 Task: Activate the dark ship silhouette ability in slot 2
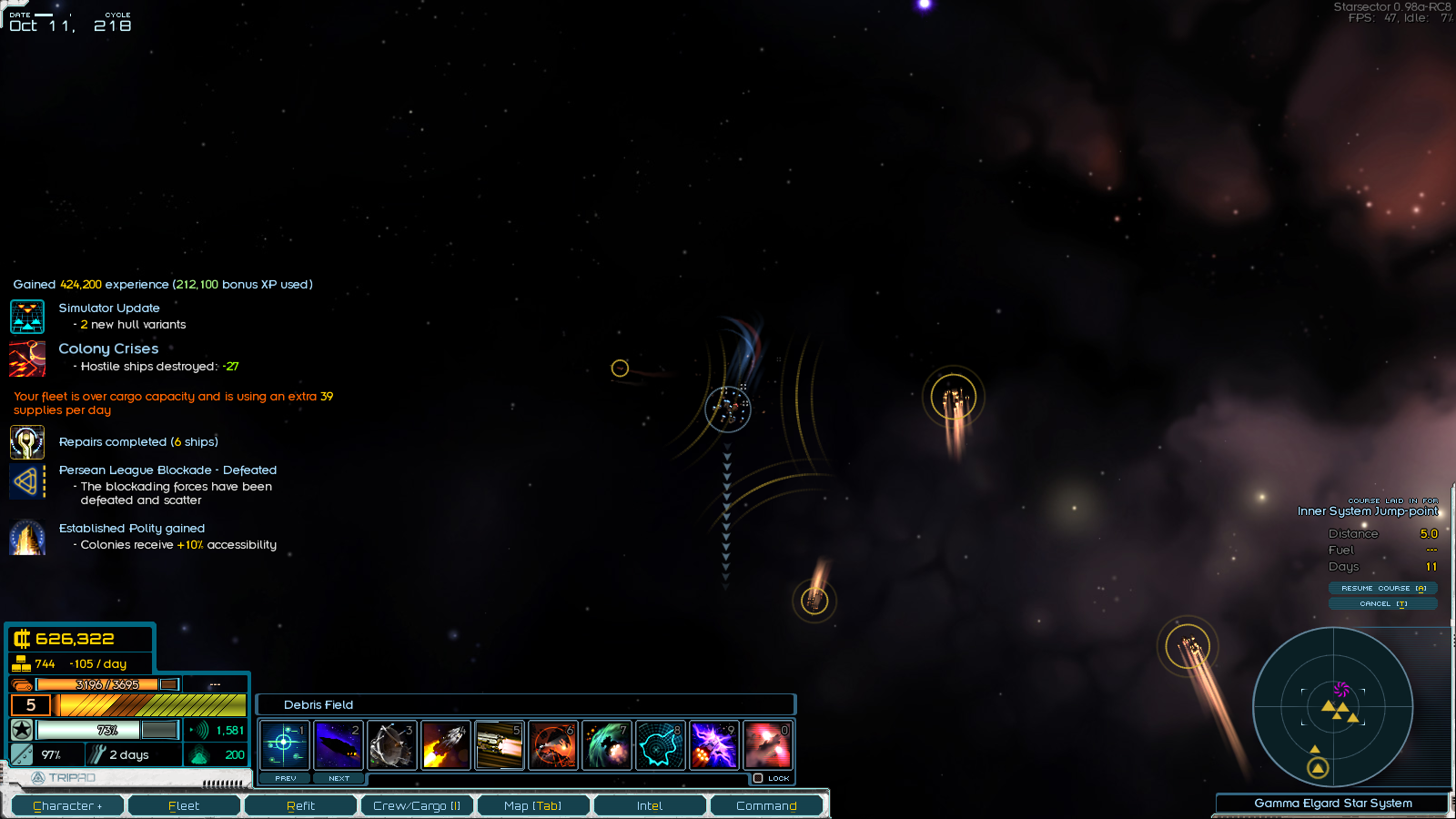click(x=339, y=745)
